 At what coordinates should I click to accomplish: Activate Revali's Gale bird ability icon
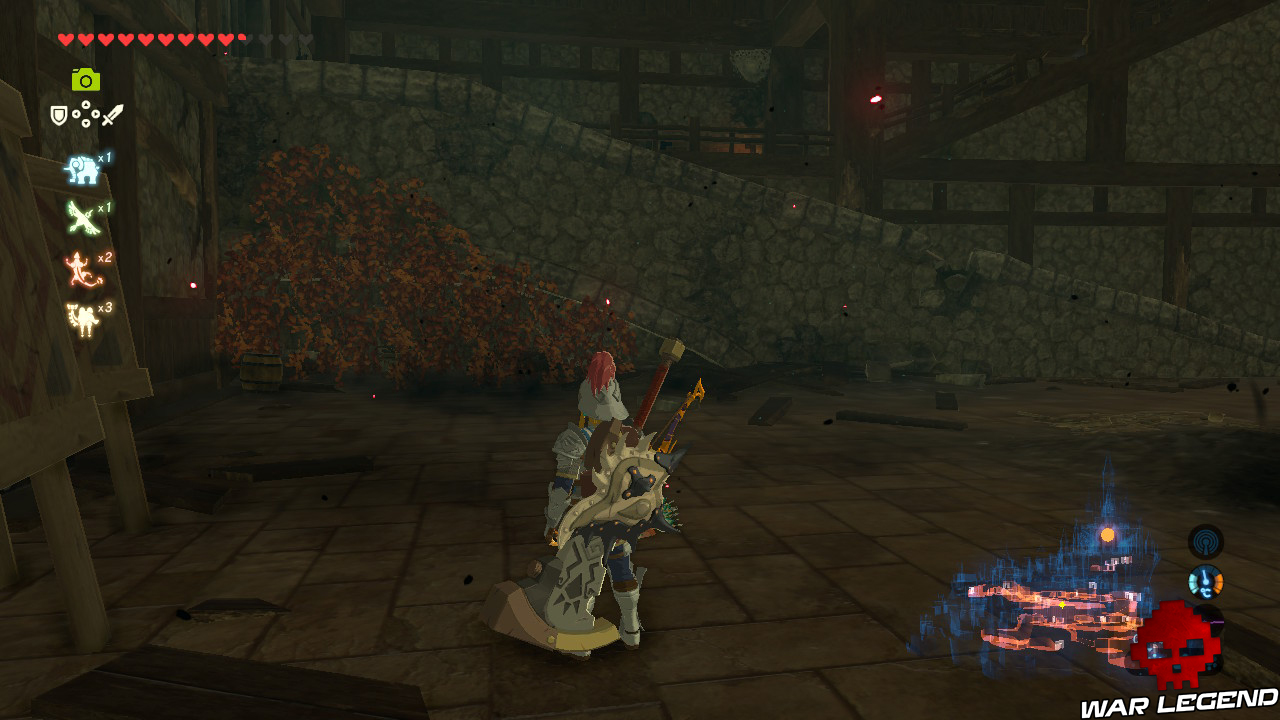[83, 215]
